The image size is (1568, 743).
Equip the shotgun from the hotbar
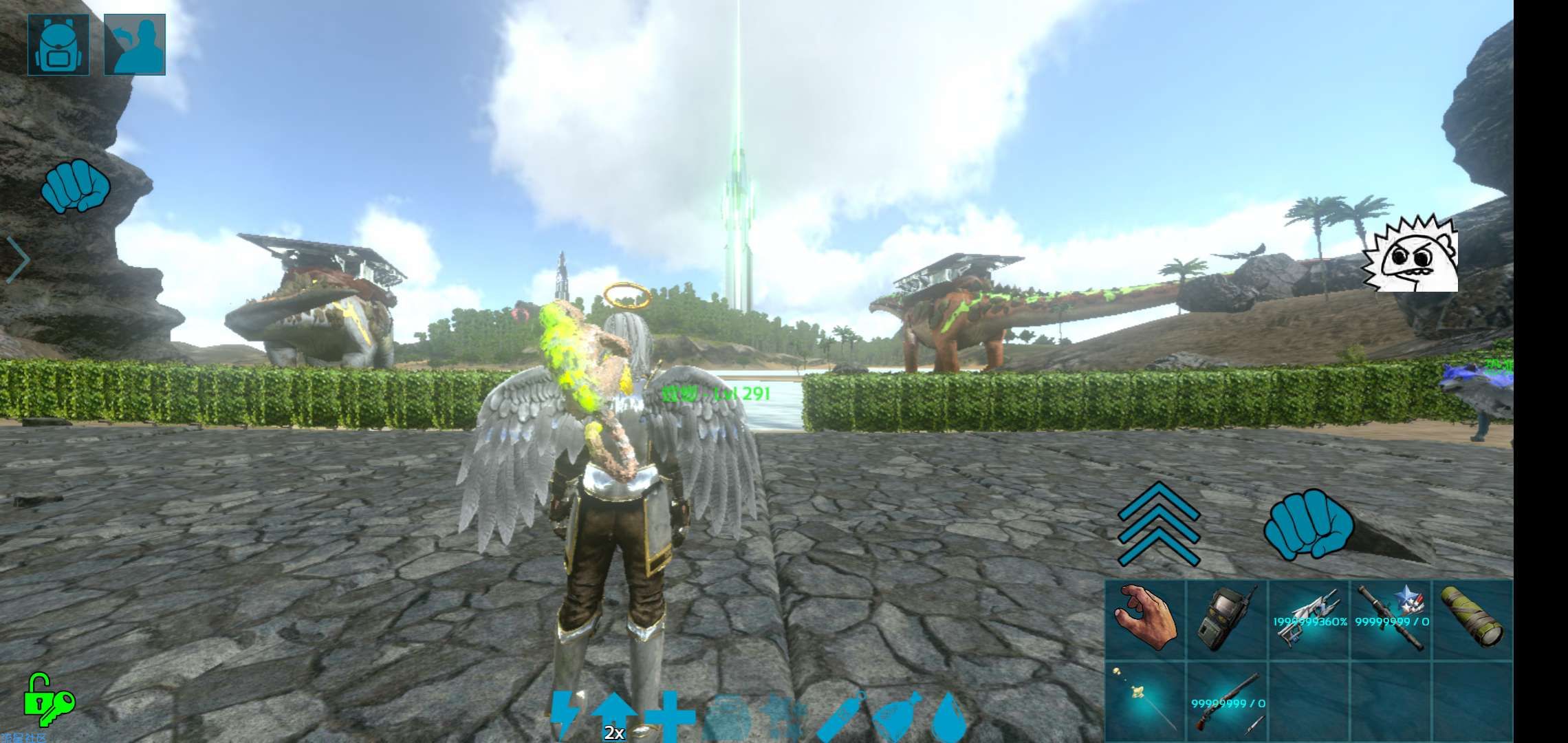pos(1228,699)
